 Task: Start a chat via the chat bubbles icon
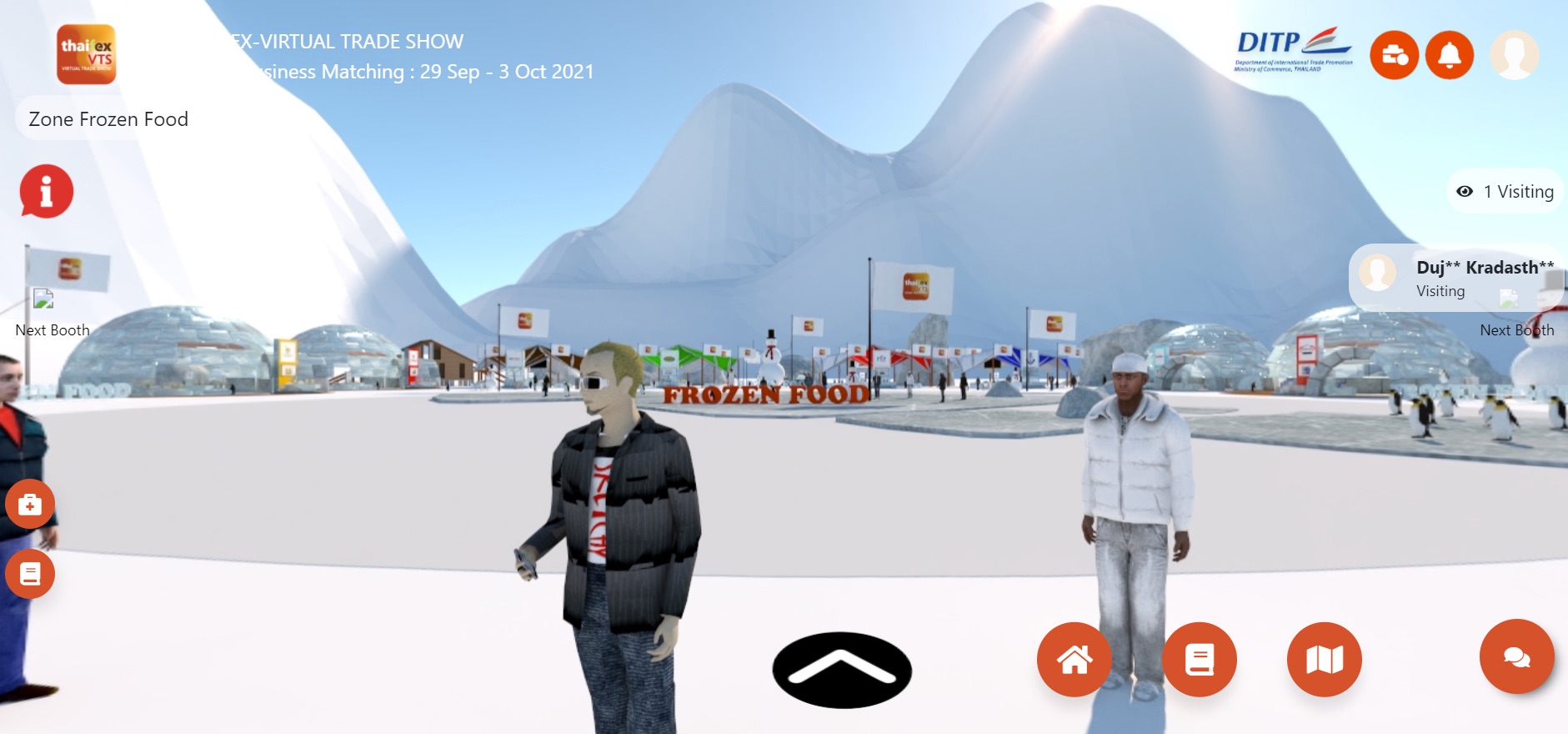1517,660
